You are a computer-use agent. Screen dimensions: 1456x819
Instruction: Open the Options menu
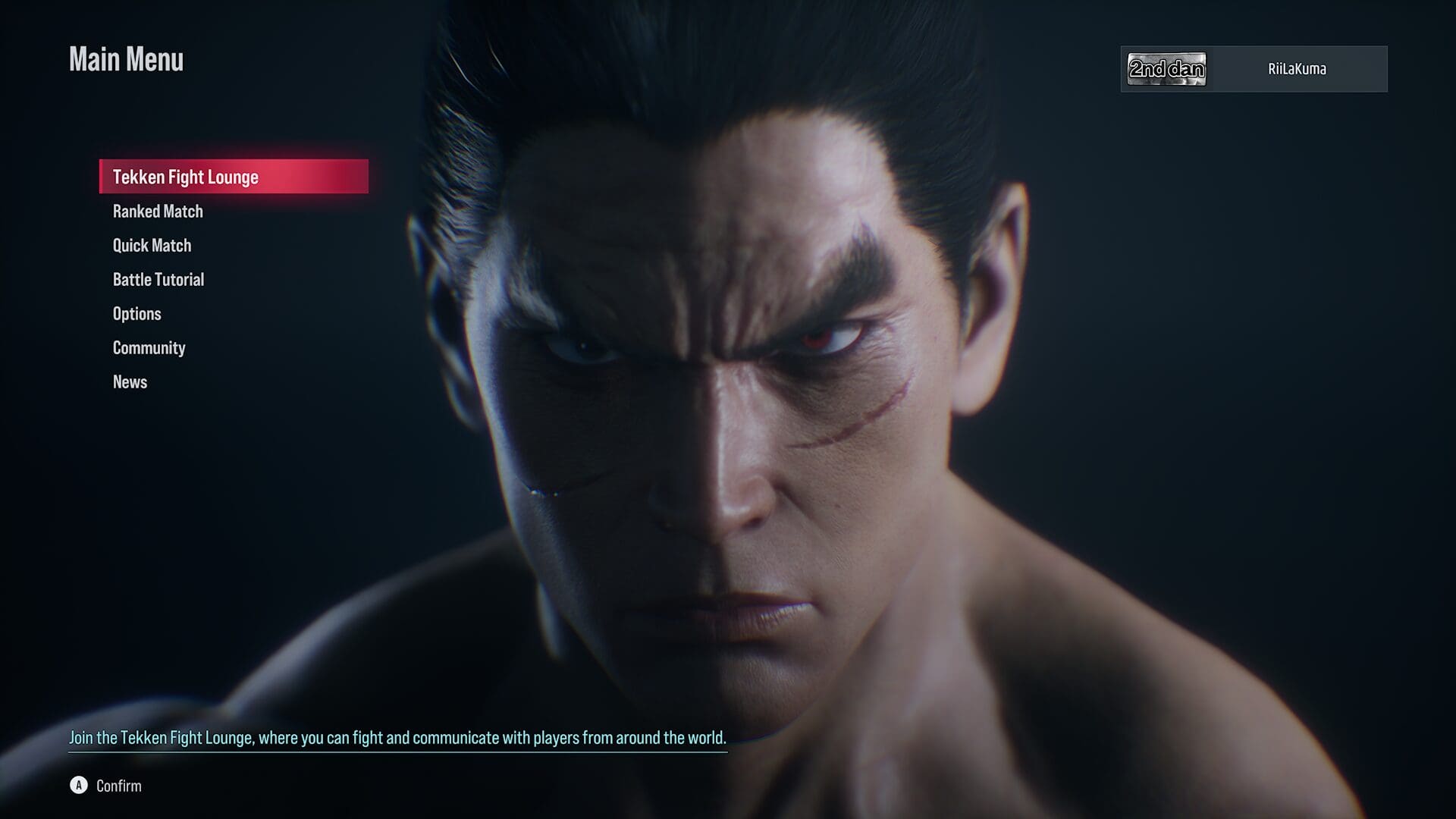tap(137, 314)
